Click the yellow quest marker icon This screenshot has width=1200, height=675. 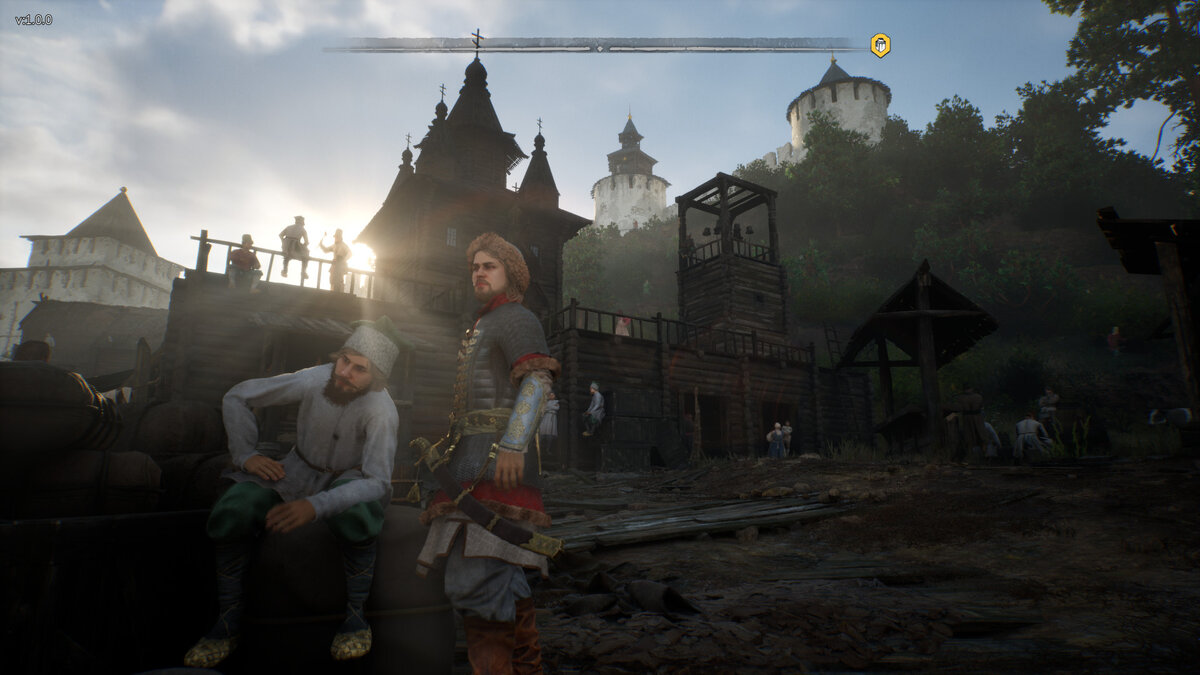click(880, 45)
